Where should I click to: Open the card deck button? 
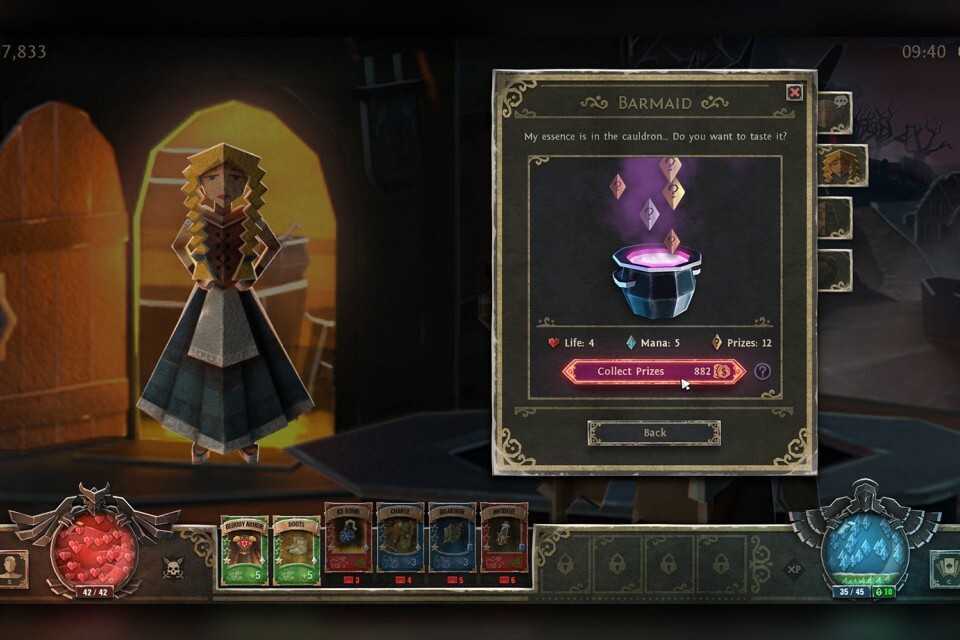pos(945,567)
